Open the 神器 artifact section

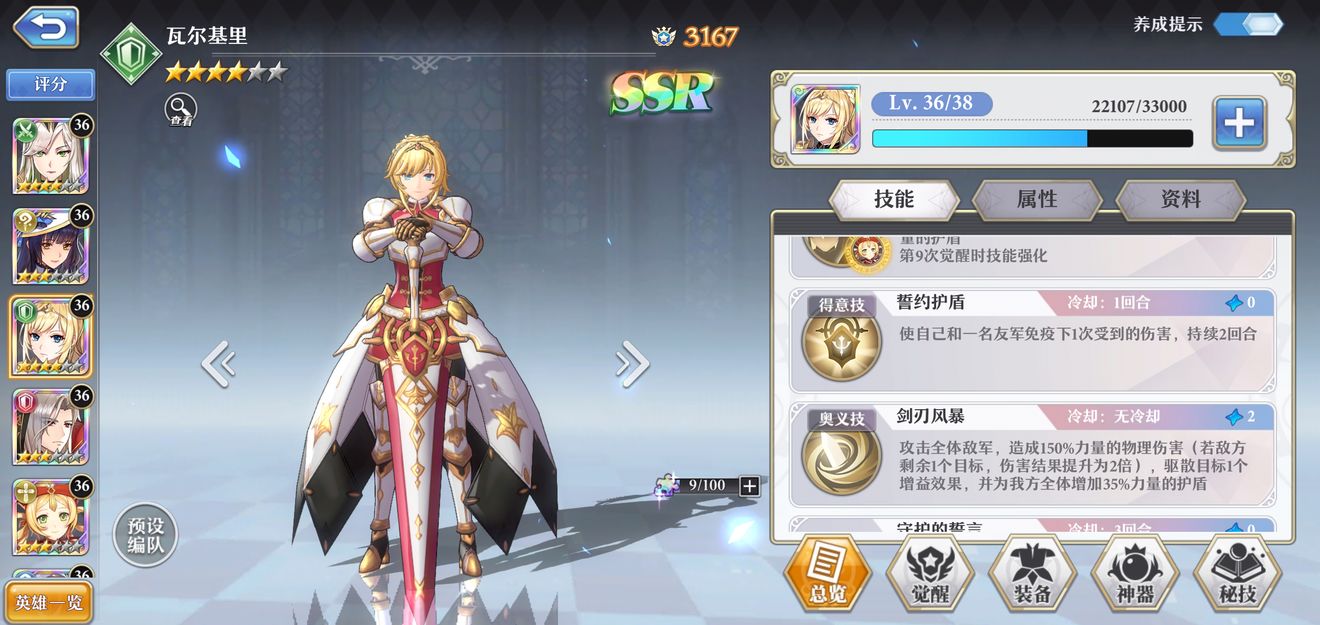[1135, 575]
